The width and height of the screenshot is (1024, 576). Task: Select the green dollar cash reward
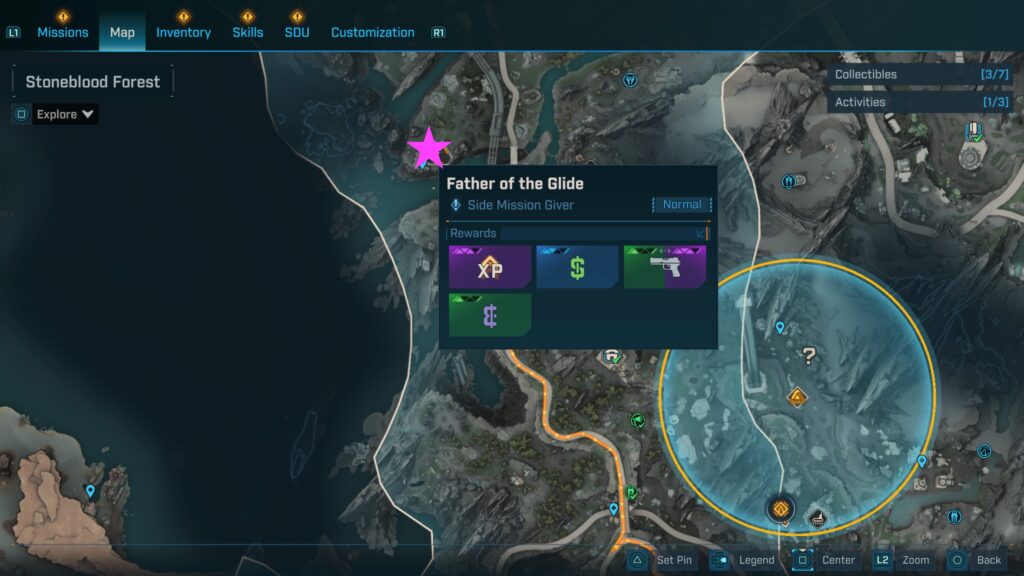pyautogui.click(x=577, y=267)
